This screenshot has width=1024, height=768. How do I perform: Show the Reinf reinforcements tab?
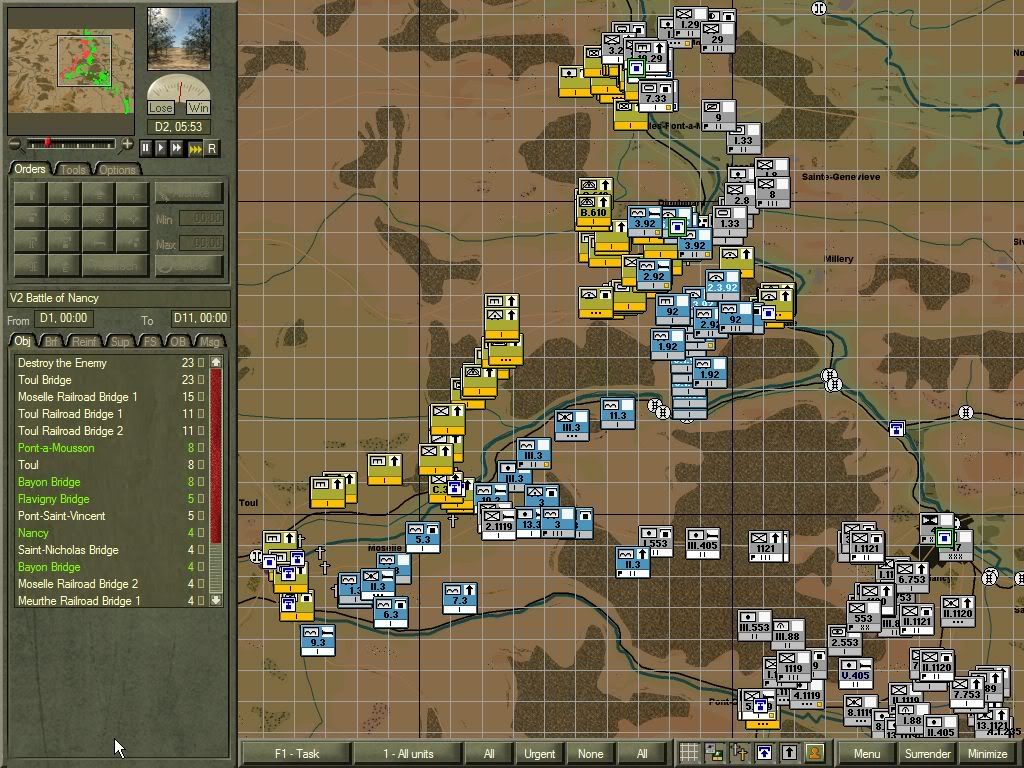[x=86, y=341]
